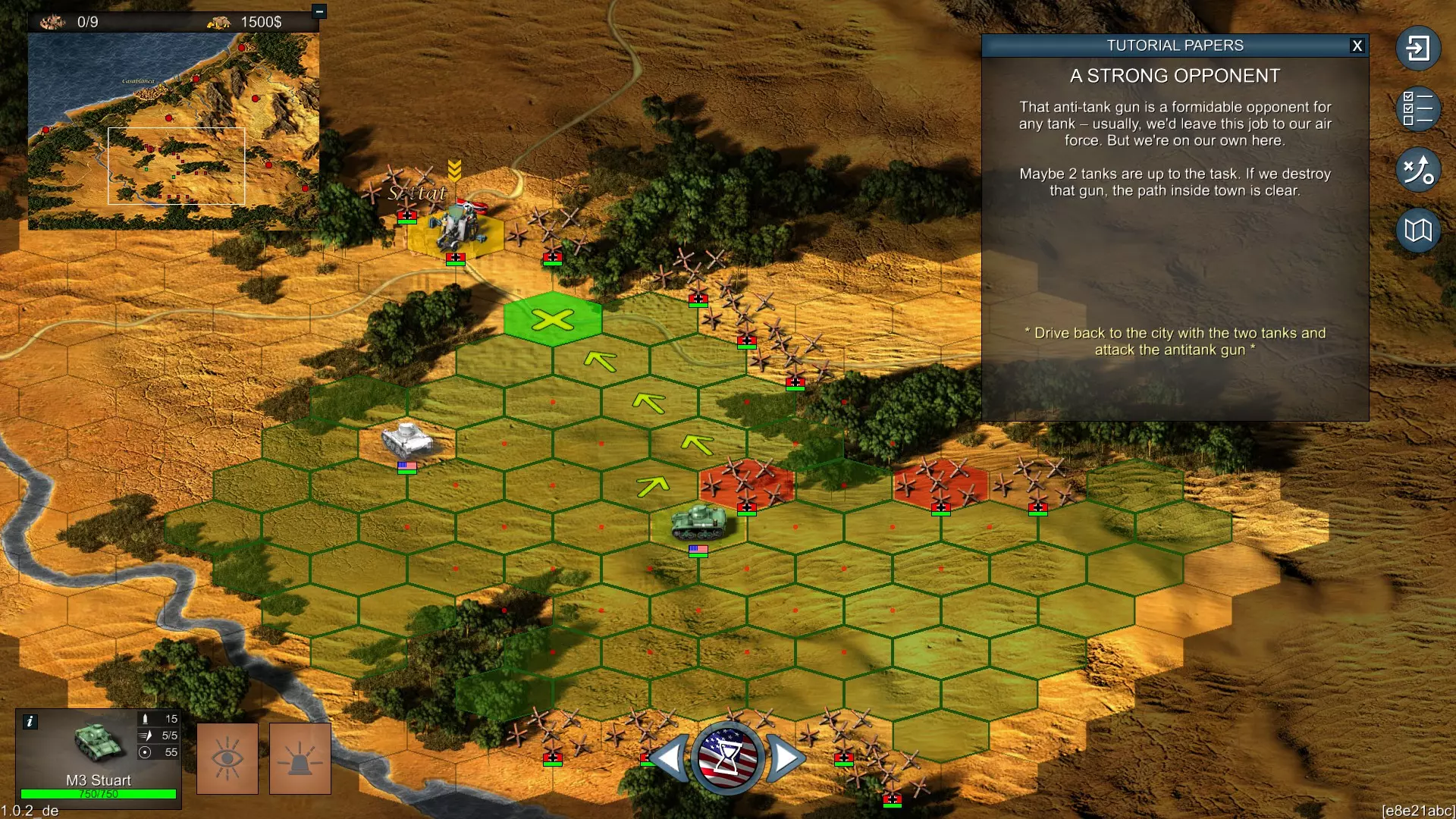The height and width of the screenshot is (819, 1456).
Task: Open M3 Stuart unit info
Action: [x=30, y=721]
